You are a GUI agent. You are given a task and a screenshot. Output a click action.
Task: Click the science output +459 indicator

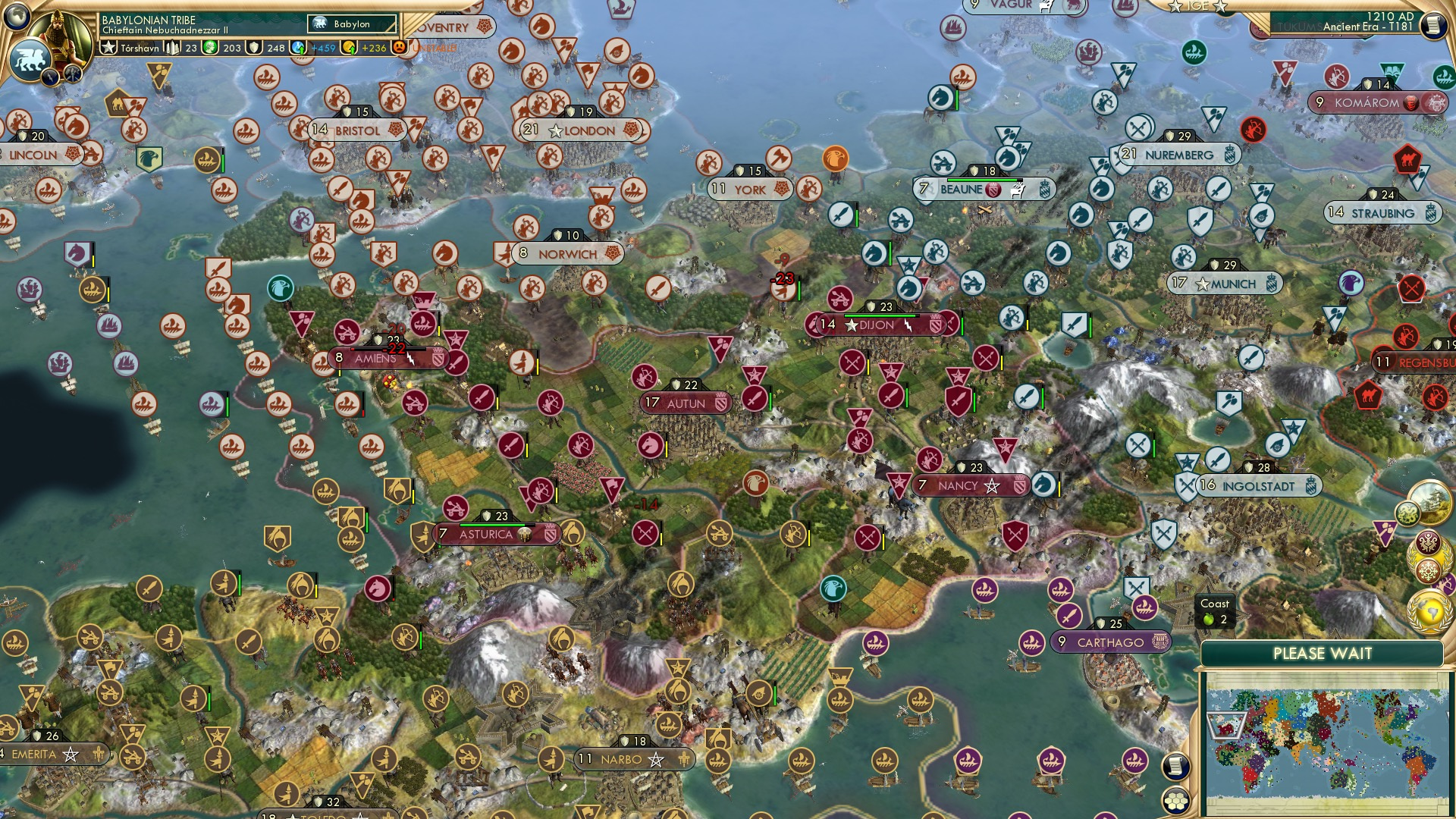pos(325,46)
